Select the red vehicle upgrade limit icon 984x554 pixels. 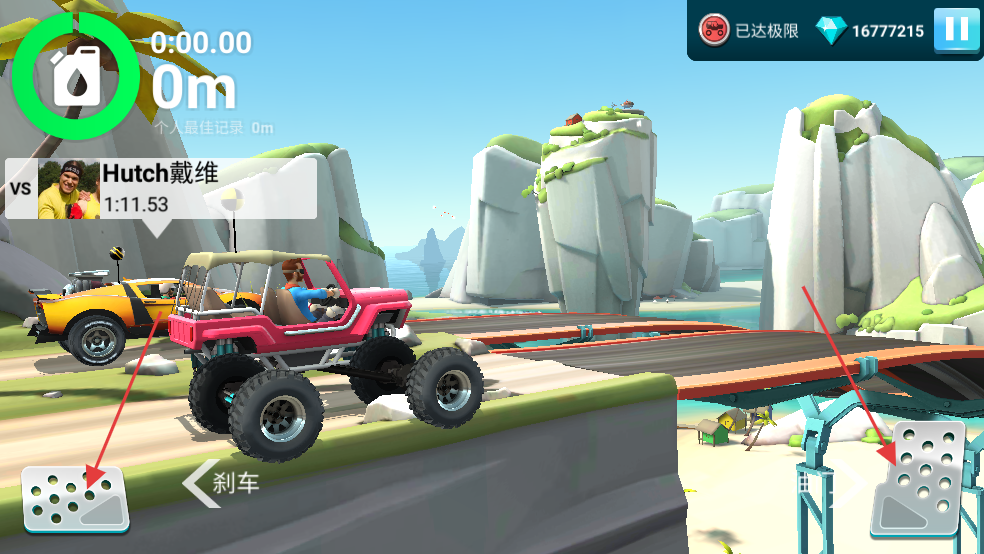[715, 30]
